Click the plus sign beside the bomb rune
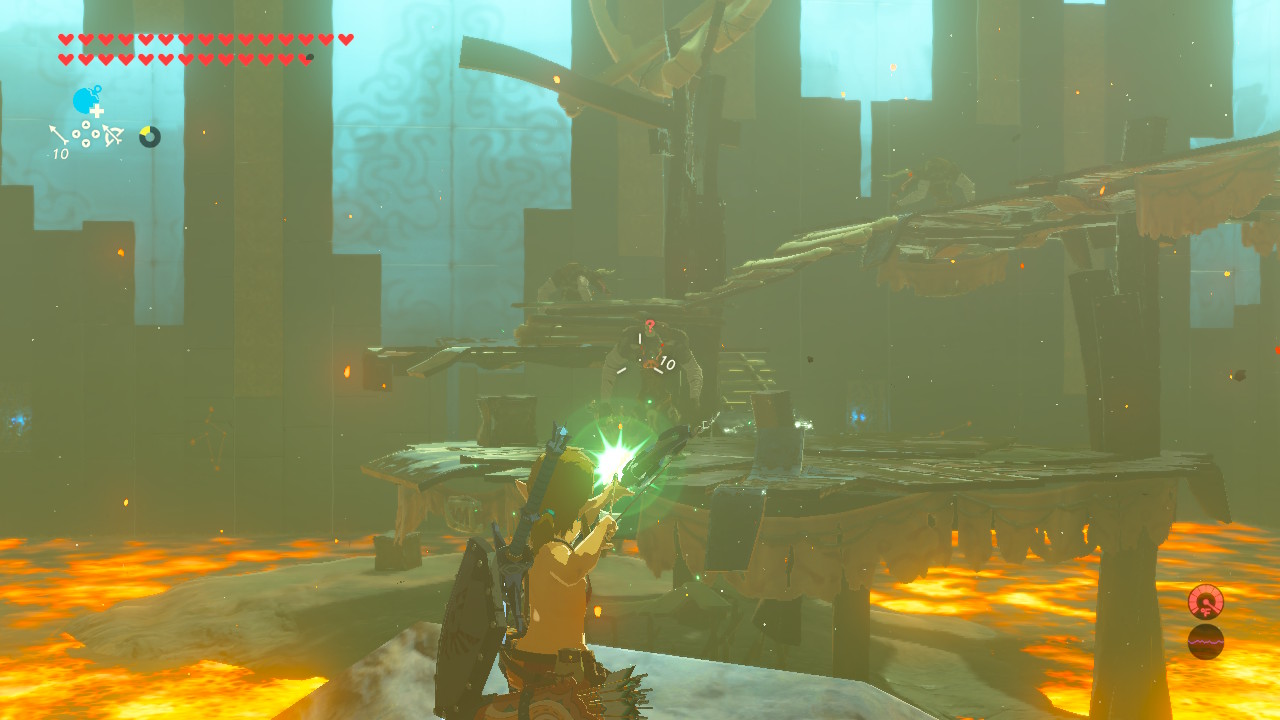The image size is (1280, 720). [x=96, y=111]
